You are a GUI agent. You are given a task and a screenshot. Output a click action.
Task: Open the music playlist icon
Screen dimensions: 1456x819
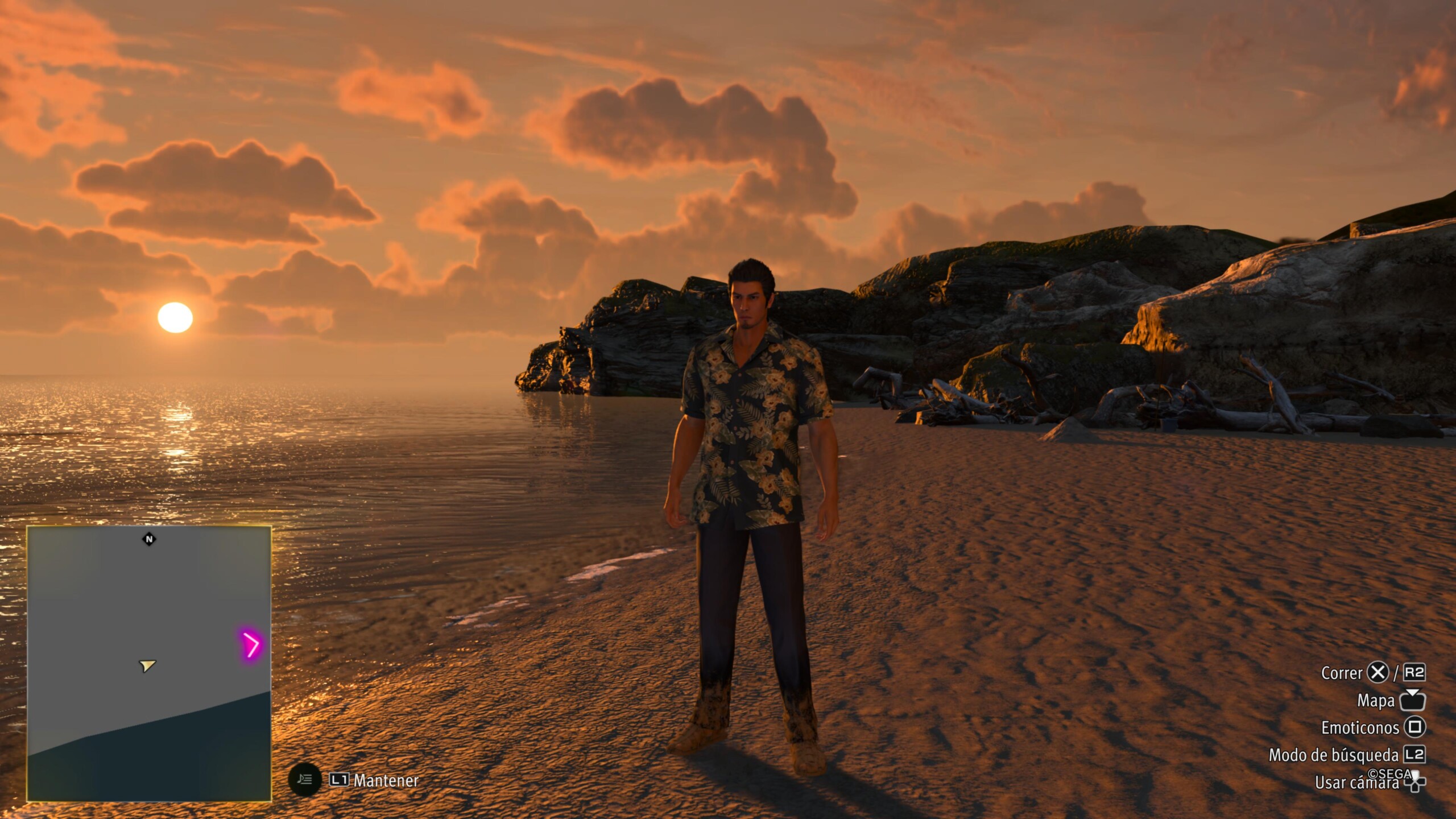click(x=305, y=779)
